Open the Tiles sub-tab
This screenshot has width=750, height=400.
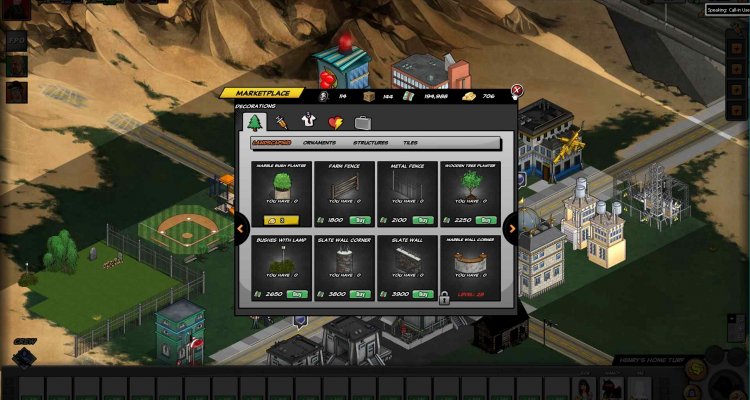410,143
